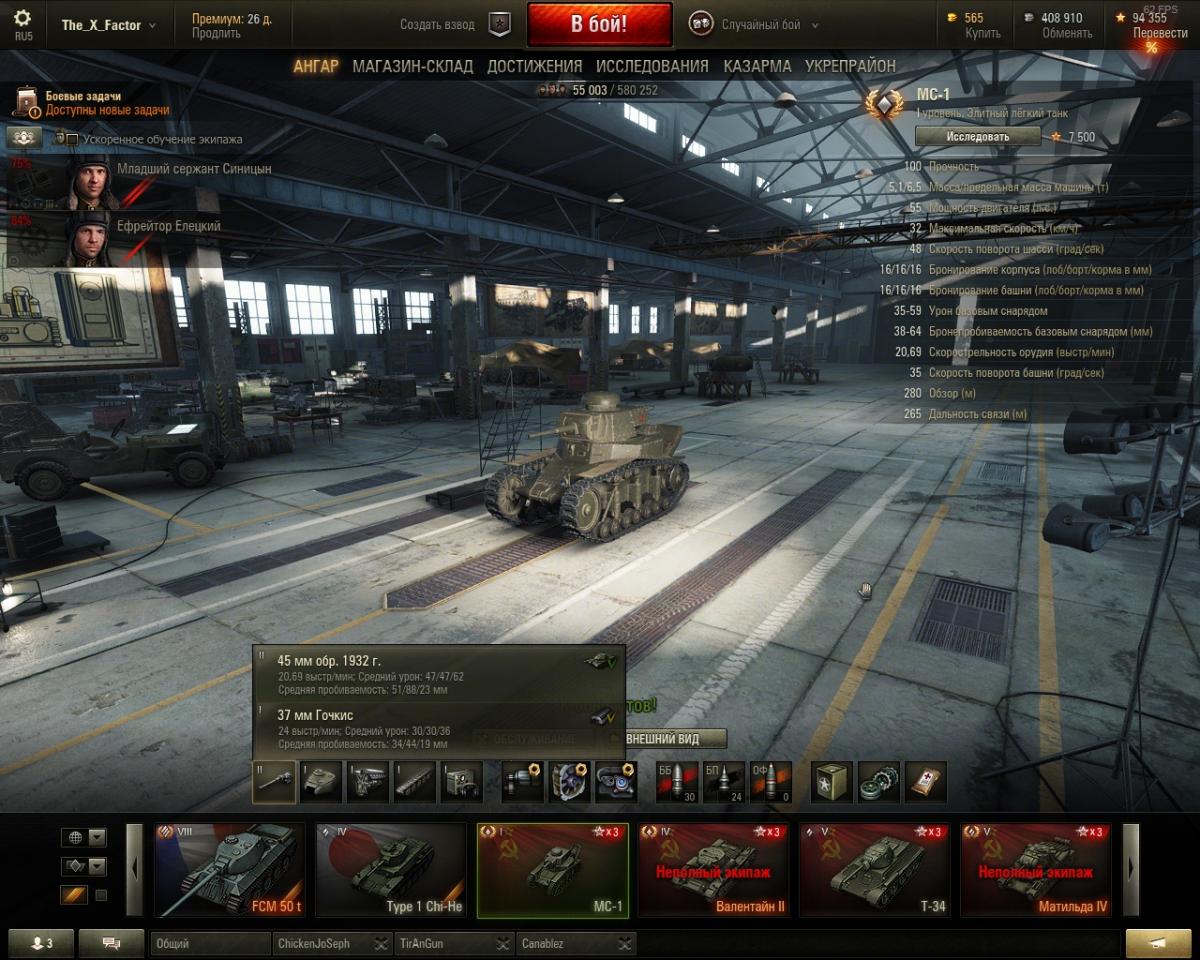
Task: Go to the ИССЛЕДОВАНИЯ tab
Action: pos(652,66)
